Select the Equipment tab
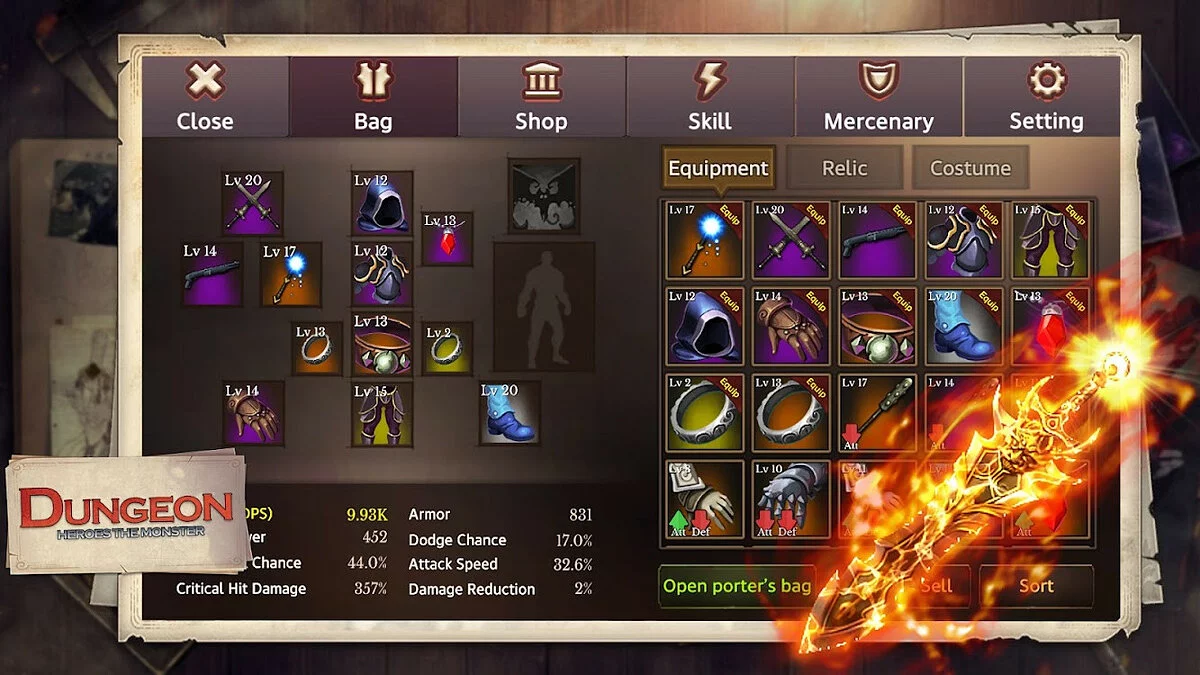This screenshot has width=1200, height=675. click(718, 168)
